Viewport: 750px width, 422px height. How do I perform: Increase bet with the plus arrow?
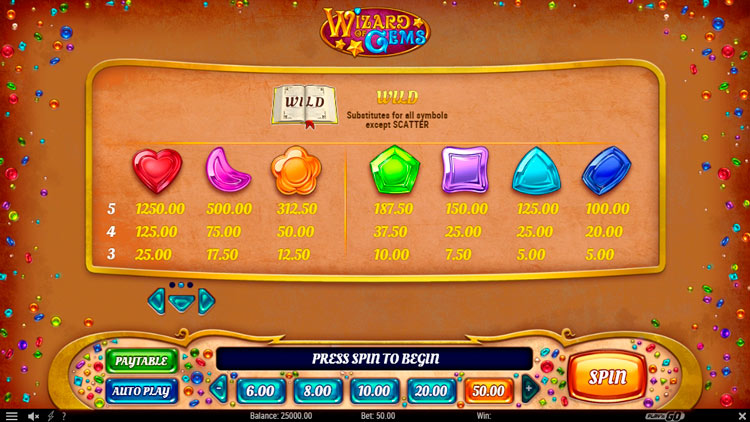coord(530,389)
